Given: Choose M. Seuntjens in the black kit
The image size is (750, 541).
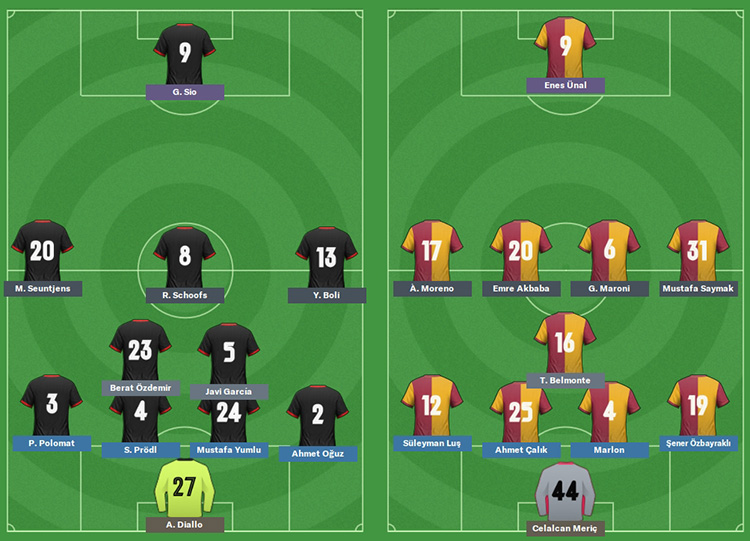Looking at the screenshot, I should (42, 251).
